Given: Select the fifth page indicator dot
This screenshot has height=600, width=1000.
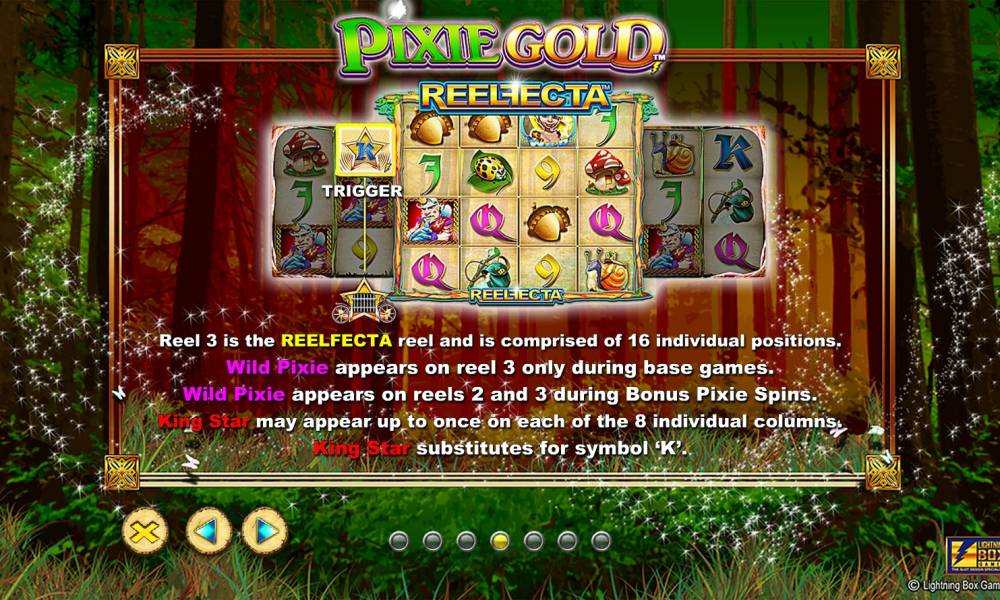Looking at the screenshot, I should [534, 541].
